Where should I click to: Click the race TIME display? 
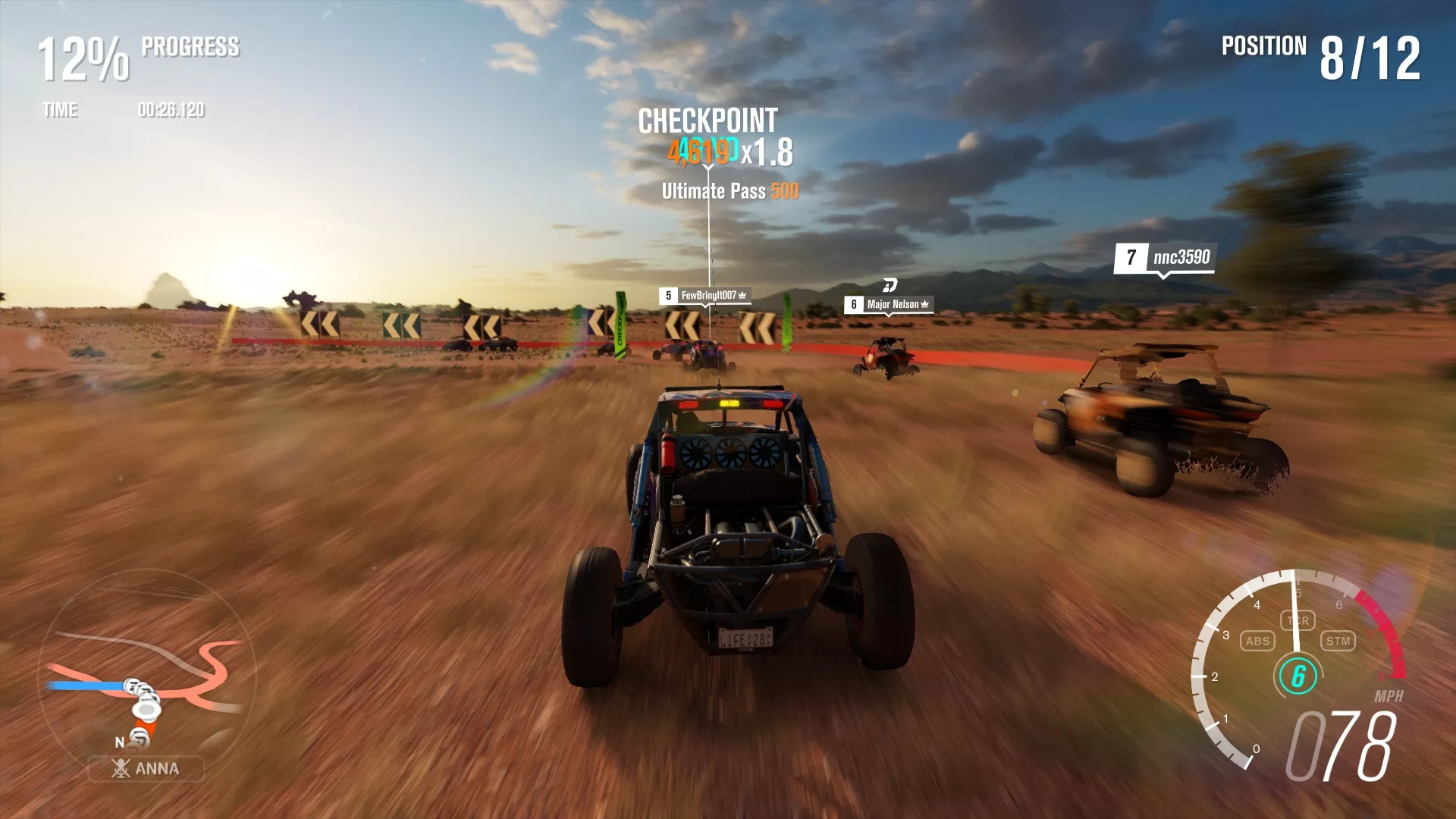pos(121,110)
